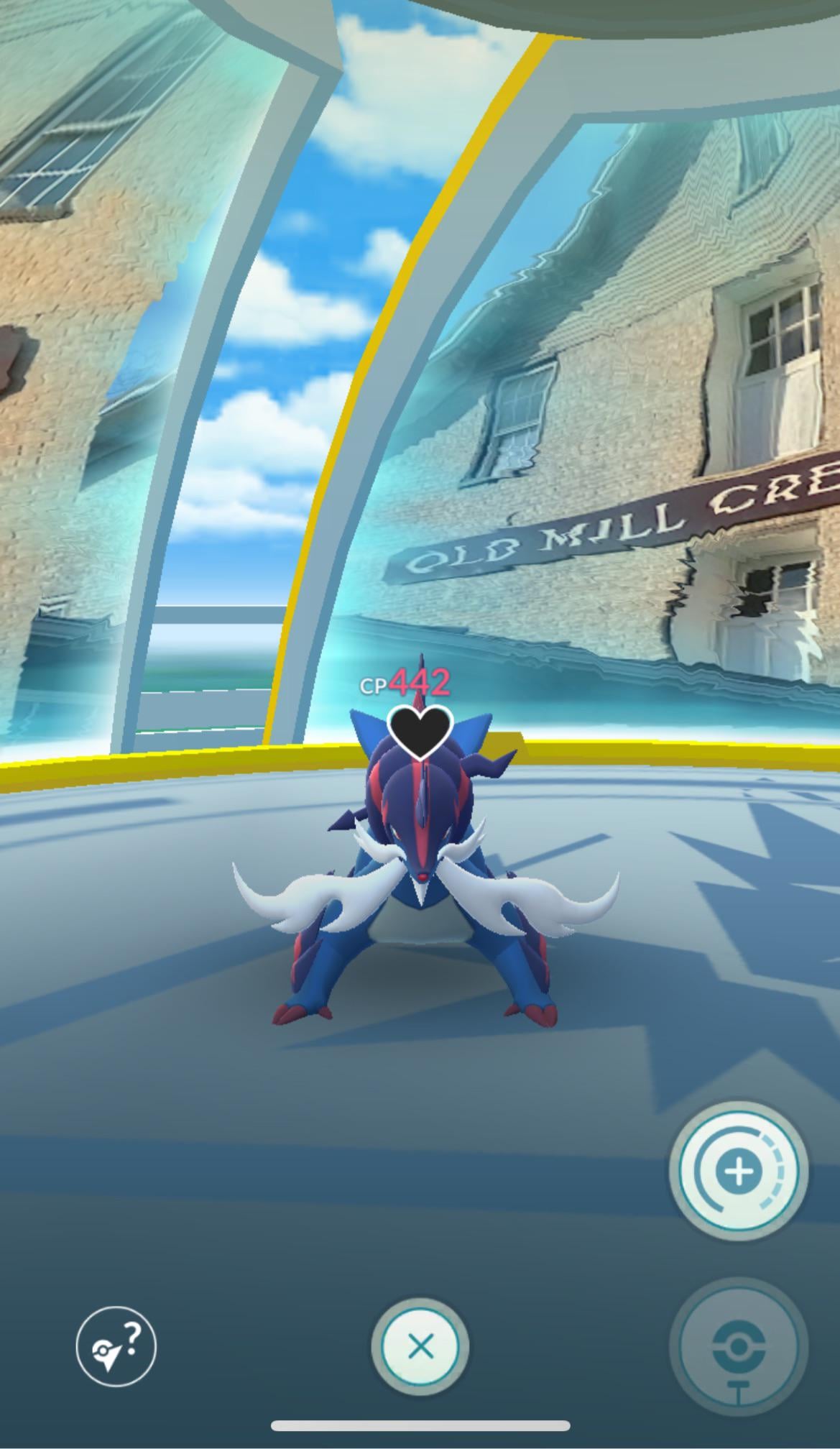Viewport: 840px width, 1449px height.
Task: Add a Pokémon to the gym
Action: pos(739,1172)
